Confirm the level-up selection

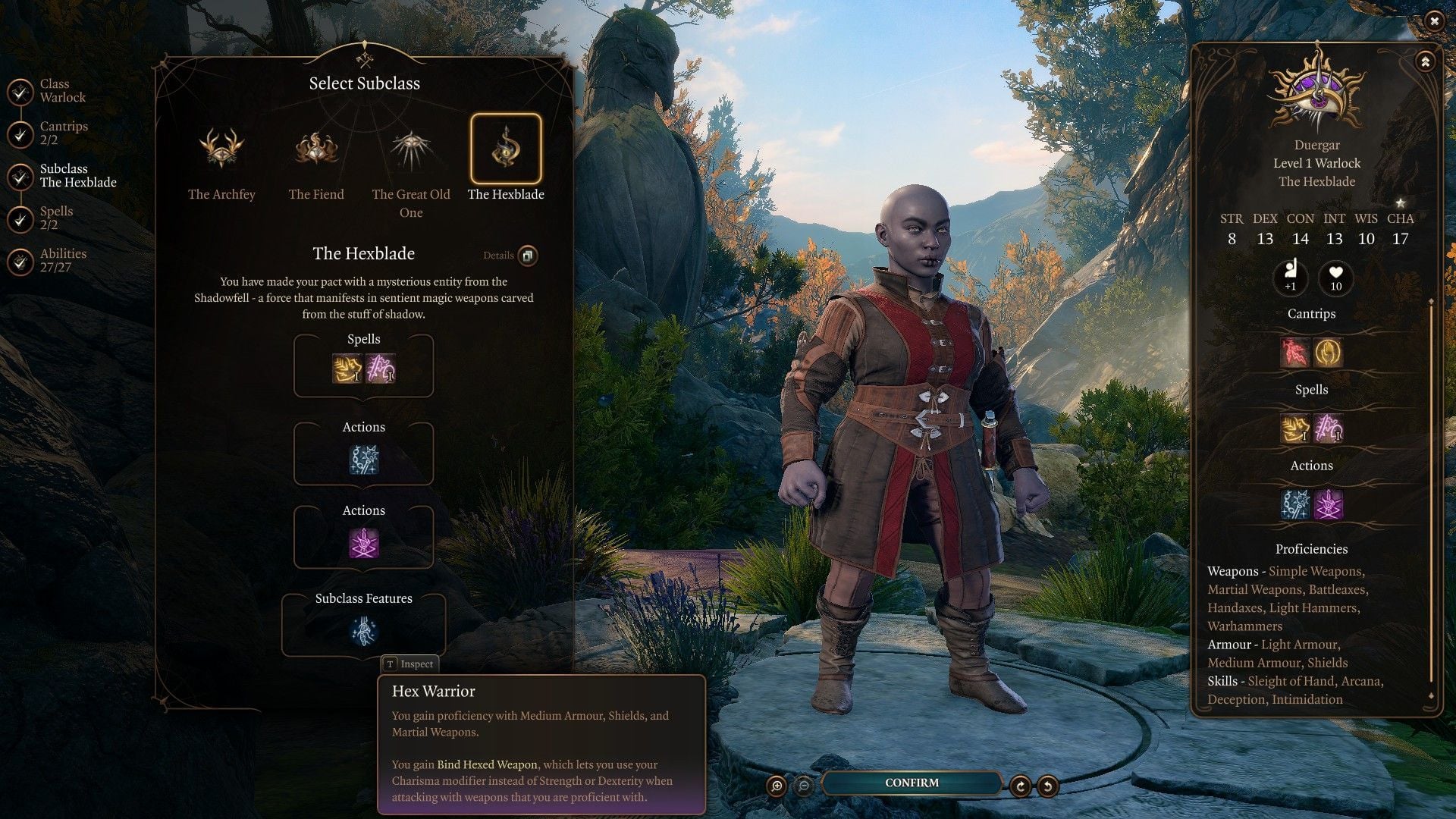tap(912, 783)
